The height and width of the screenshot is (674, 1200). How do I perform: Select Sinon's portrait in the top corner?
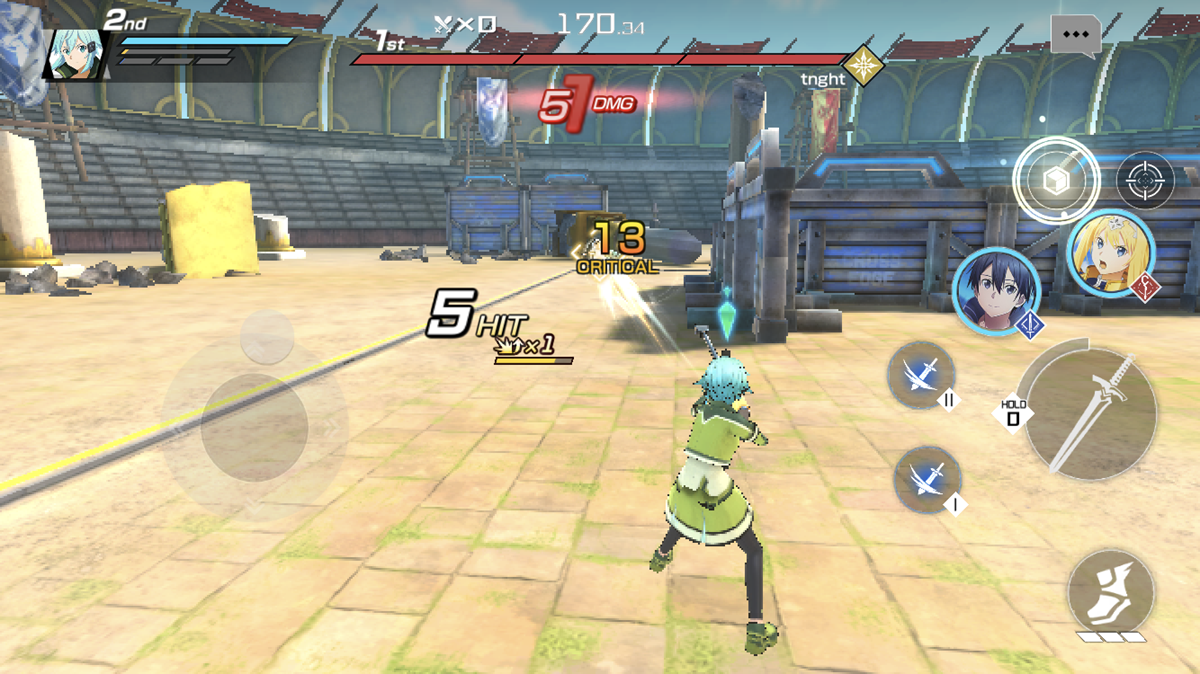pos(74,53)
